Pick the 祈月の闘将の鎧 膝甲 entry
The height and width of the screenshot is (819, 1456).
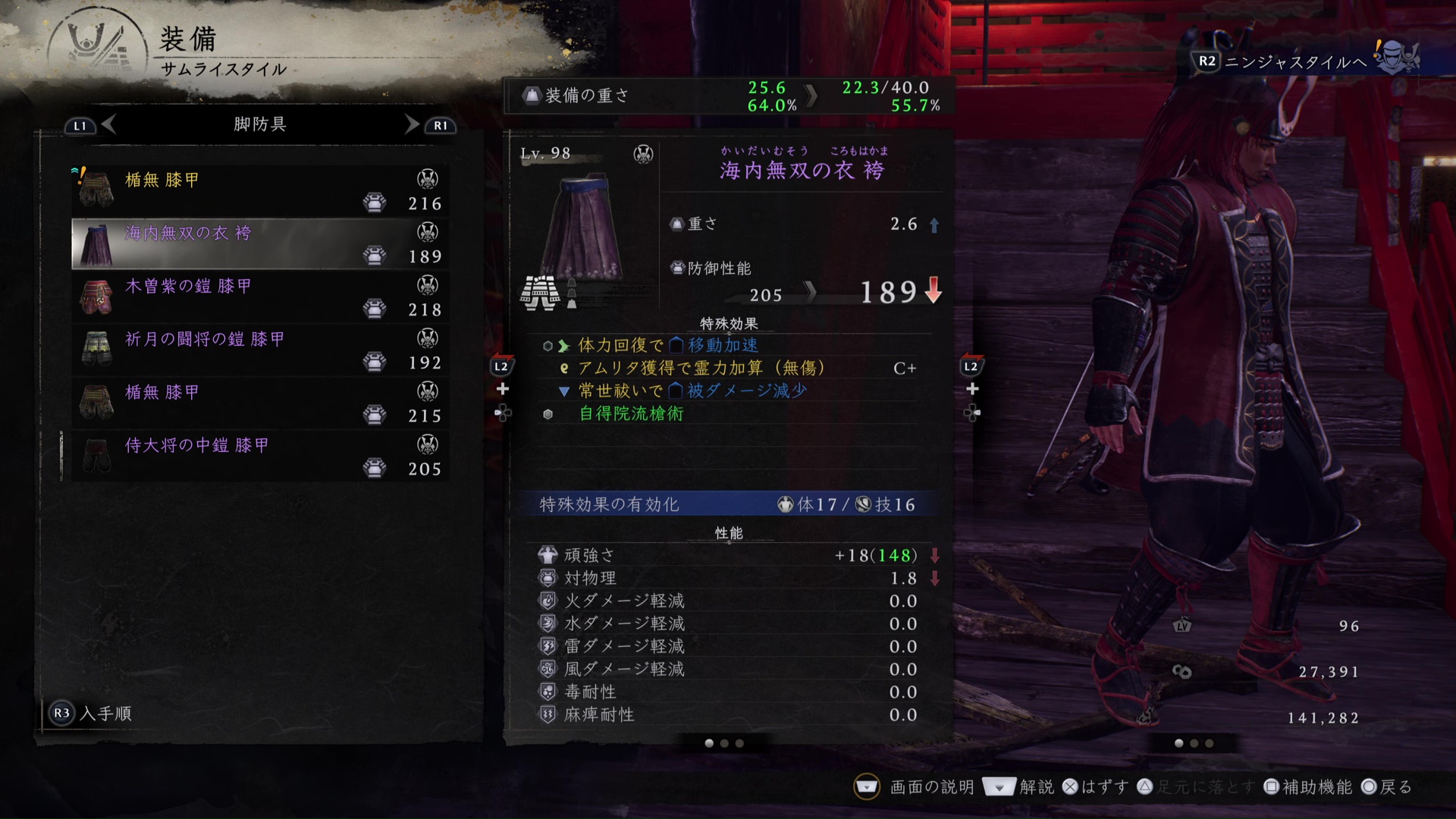[x=259, y=350]
